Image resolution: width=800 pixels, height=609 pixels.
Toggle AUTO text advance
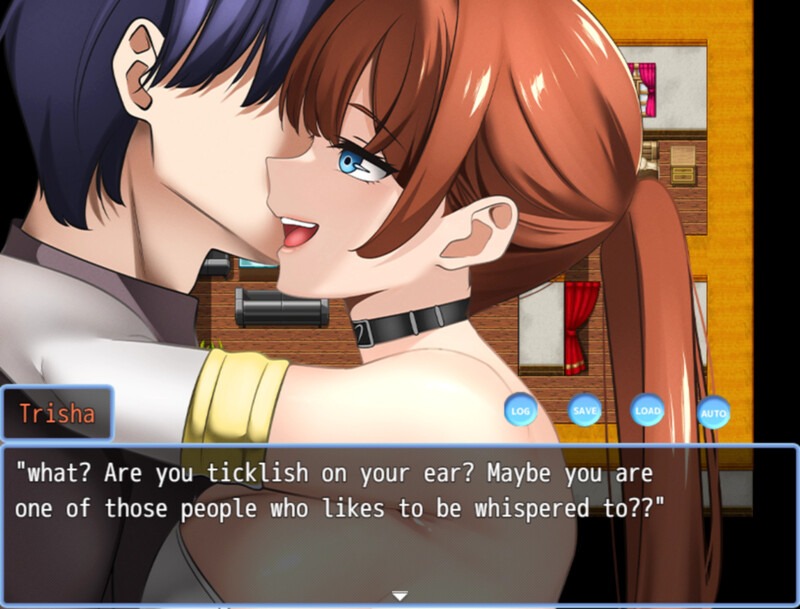point(713,412)
